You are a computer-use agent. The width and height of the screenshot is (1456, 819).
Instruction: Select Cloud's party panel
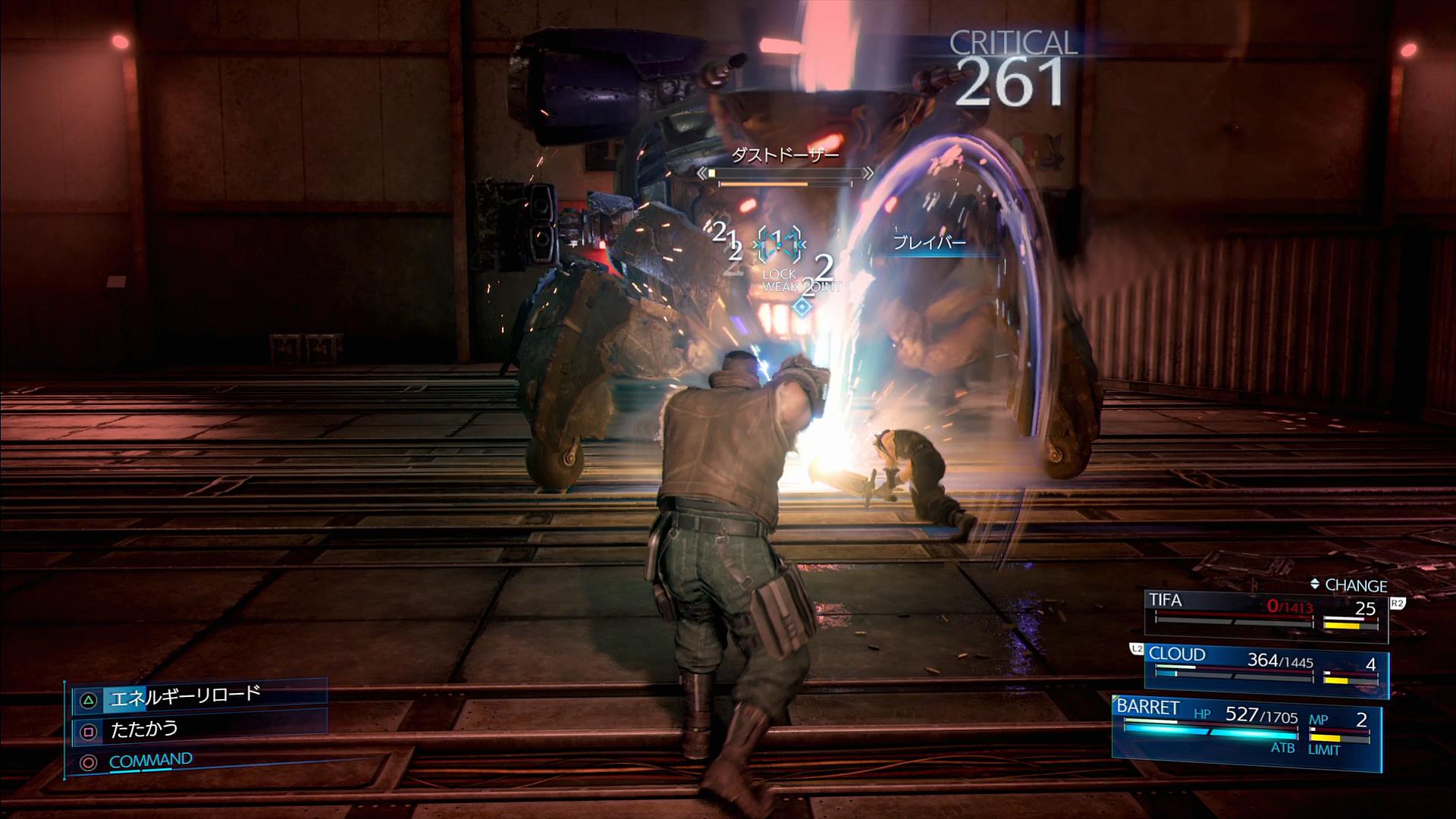1265,669
